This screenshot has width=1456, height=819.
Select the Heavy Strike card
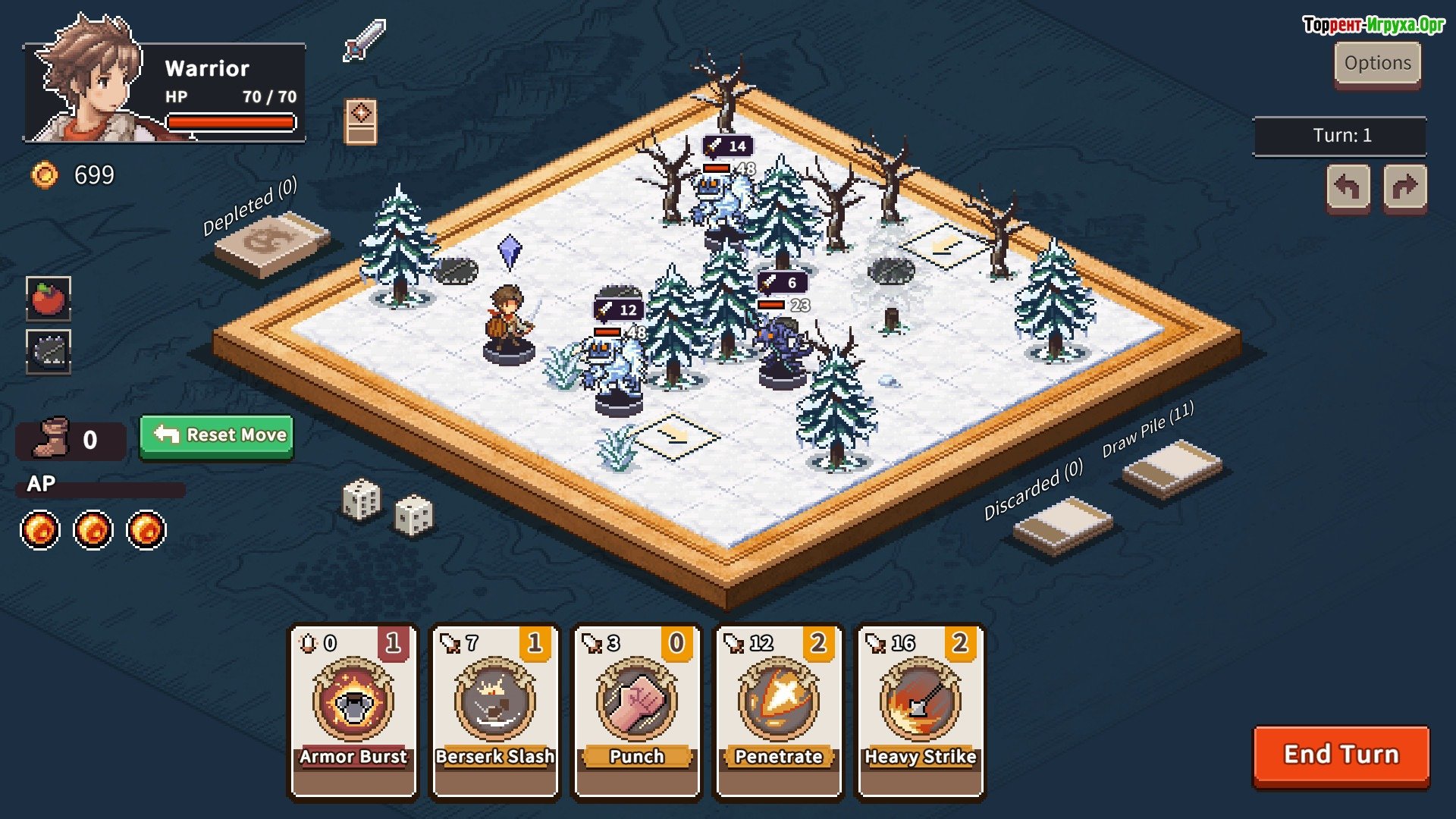pyautogui.click(x=920, y=711)
